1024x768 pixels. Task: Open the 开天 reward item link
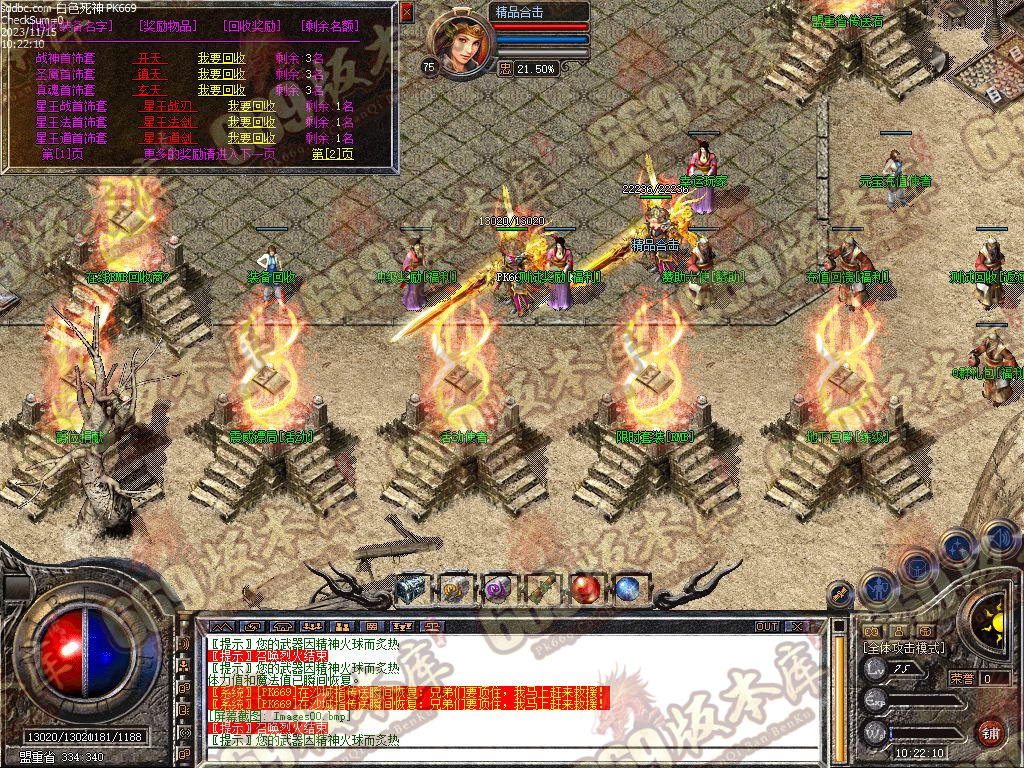click(149, 59)
